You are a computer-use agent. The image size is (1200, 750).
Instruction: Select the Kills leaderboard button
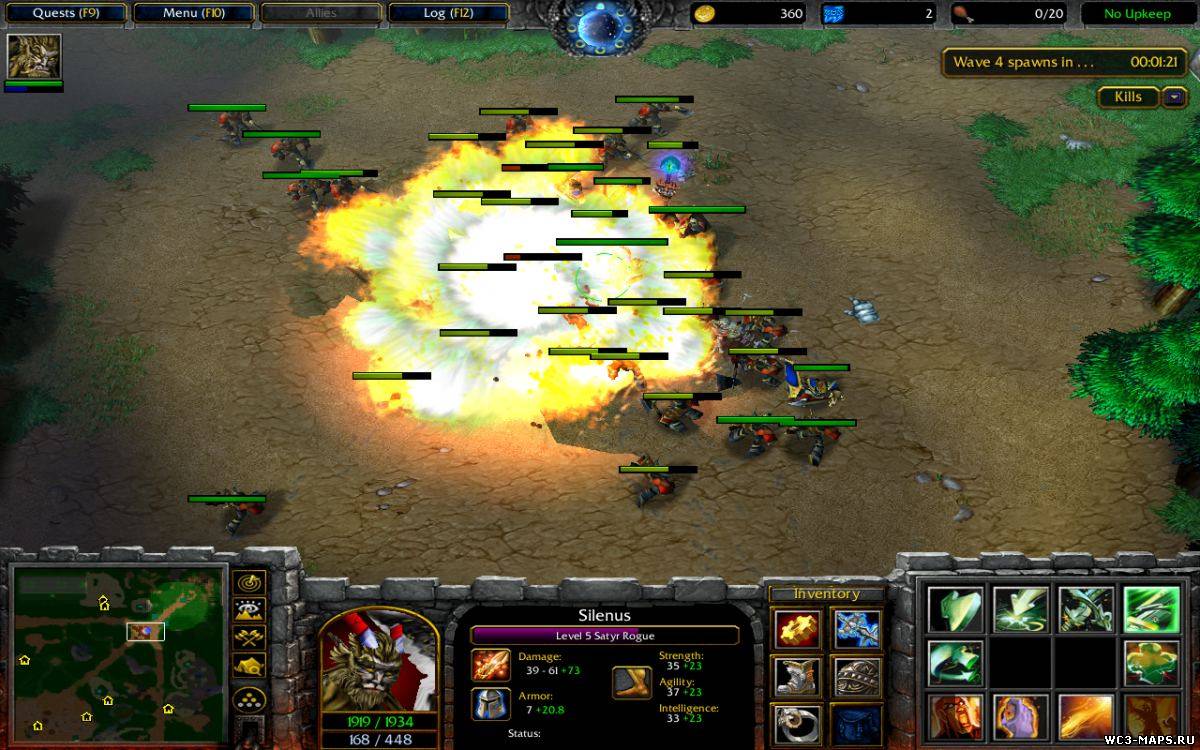[x=1127, y=97]
